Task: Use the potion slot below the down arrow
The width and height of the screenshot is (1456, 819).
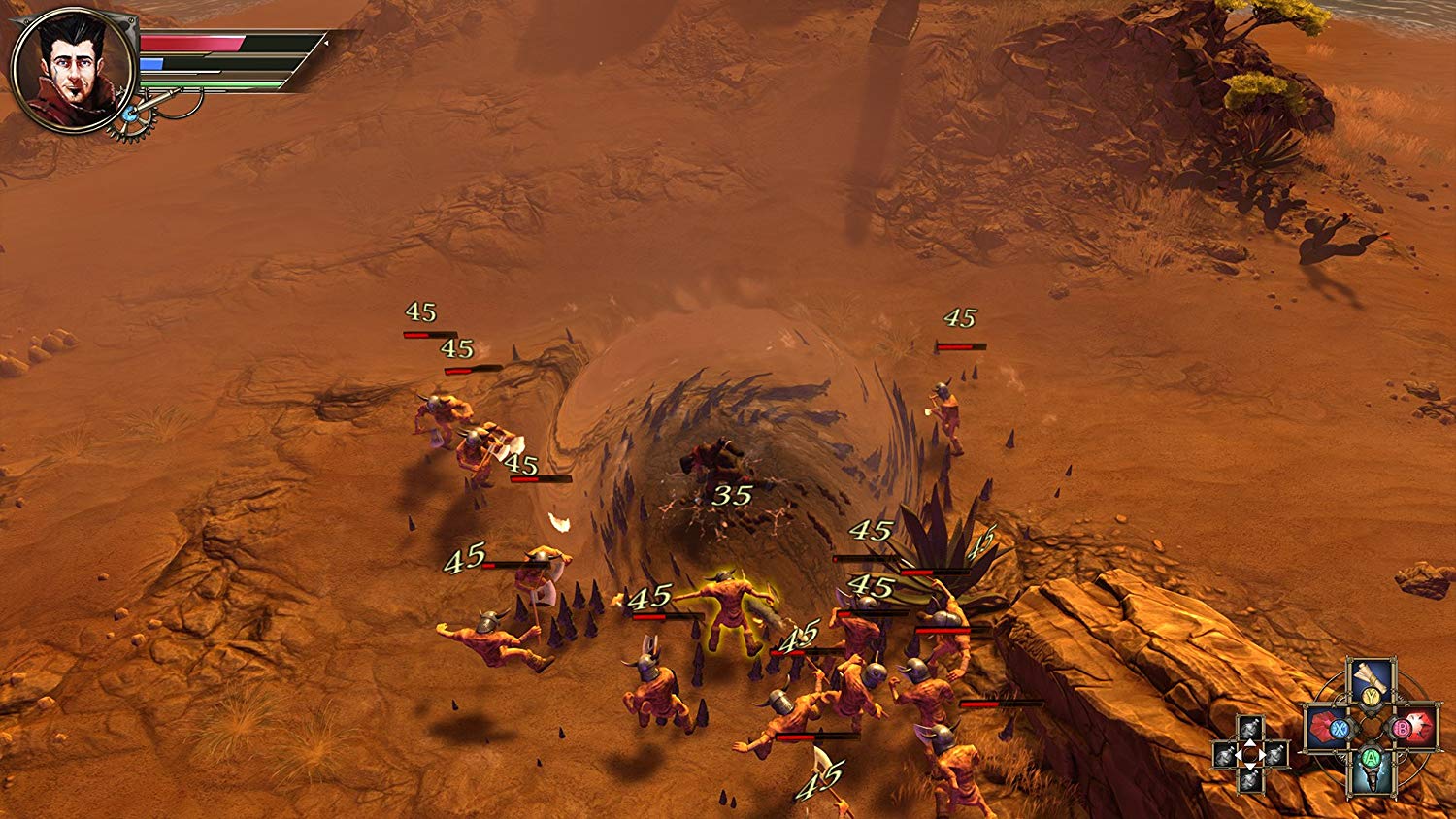Action: click(1250, 779)
